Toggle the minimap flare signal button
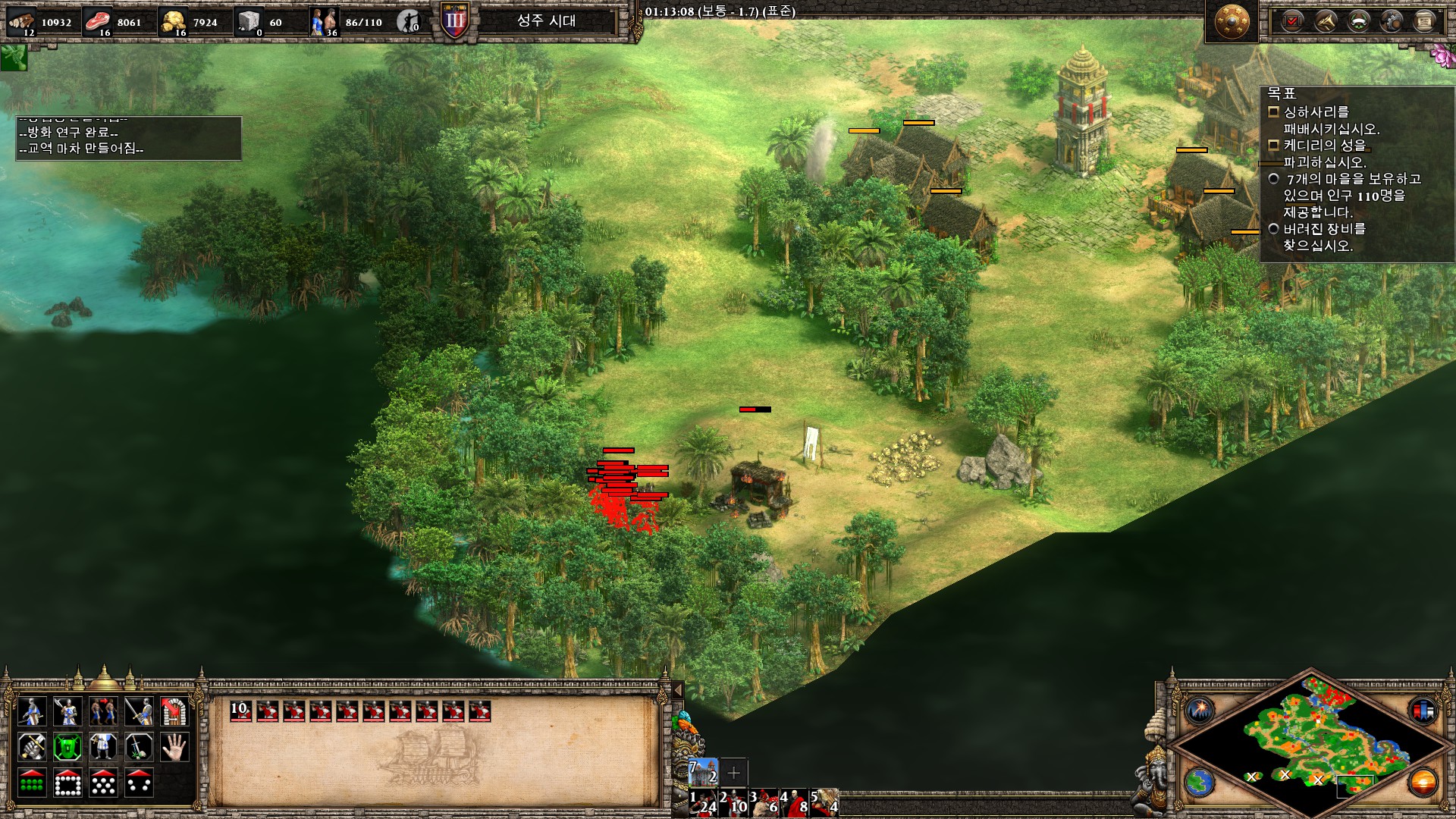Viewport: 1456px width, 819px height. click(1200, 711)
